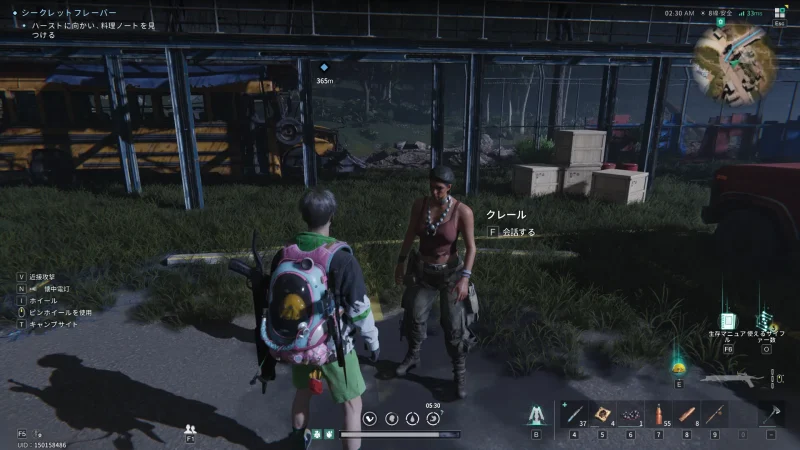Select the orange bottle slot with 55

[x=658, y=414]
